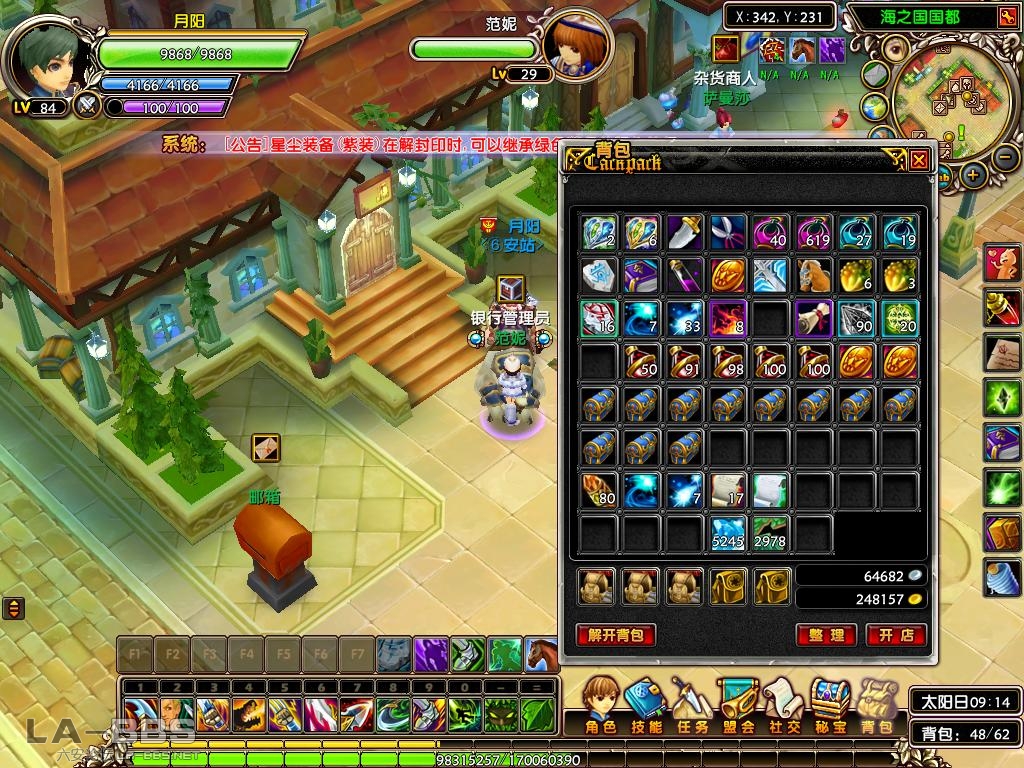The height and width of the screenshot is (768, 1024).
Task: Open the 任务 (quests) menu
Action: [692, 704]
